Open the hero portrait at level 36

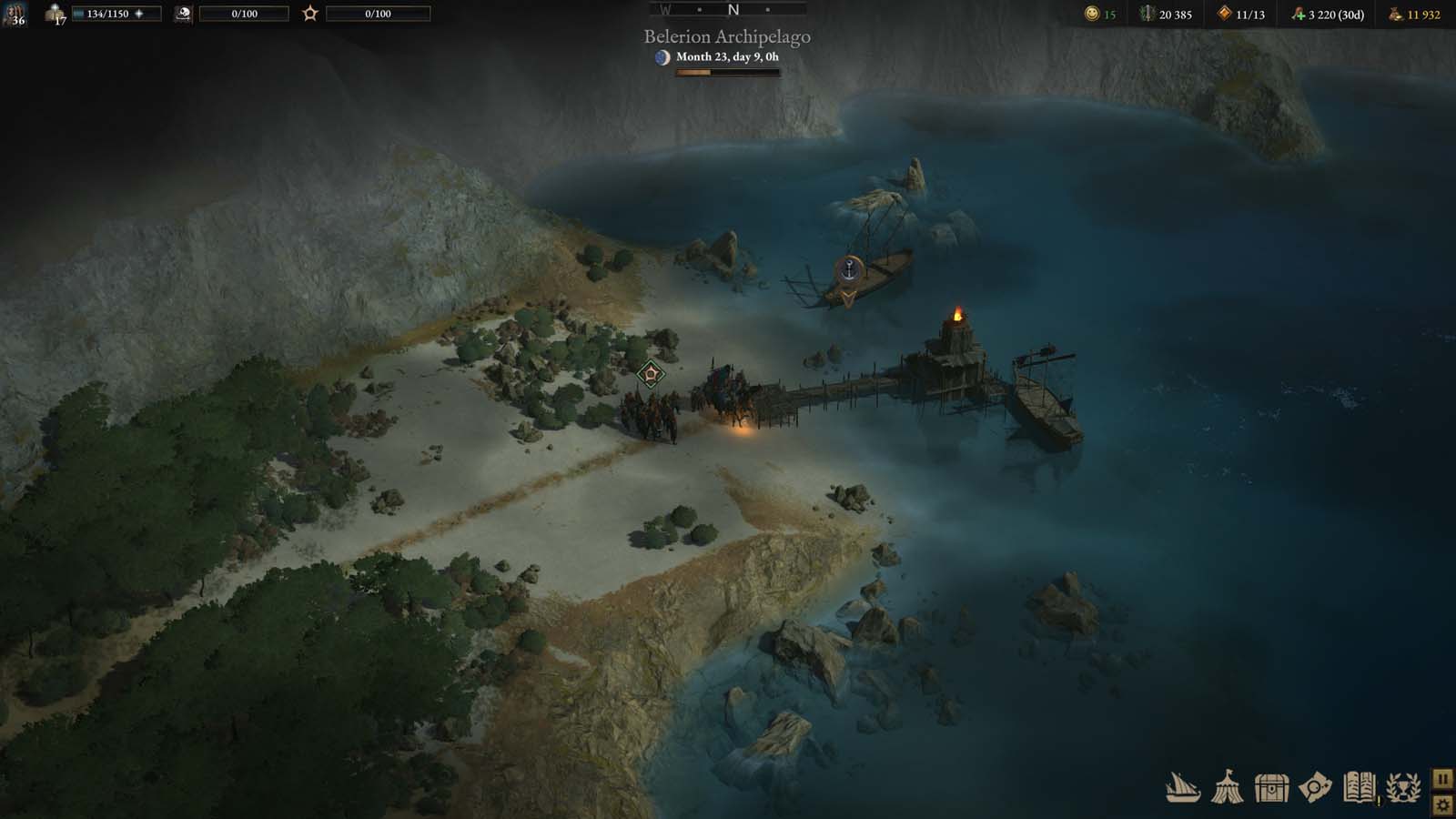tap(15, 14)
